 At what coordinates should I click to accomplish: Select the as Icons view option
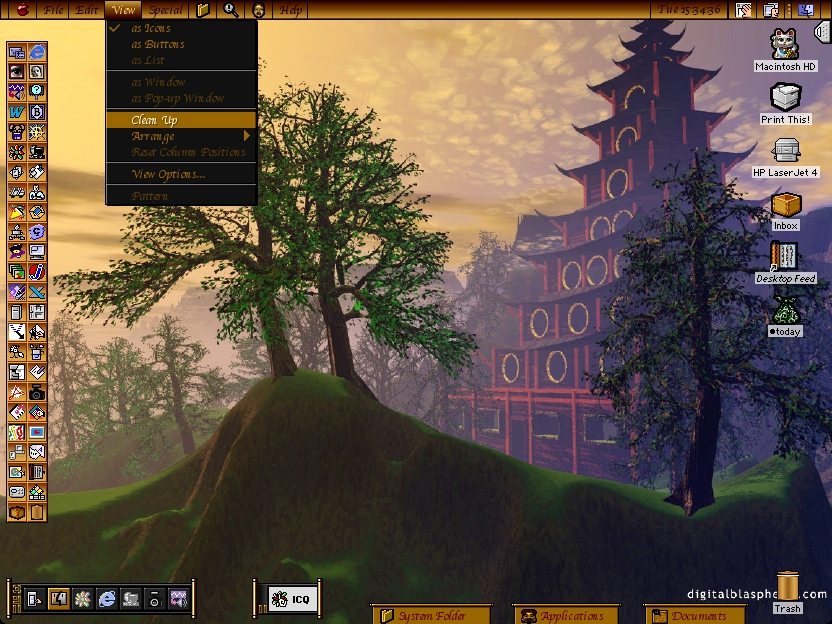(150, 28)
